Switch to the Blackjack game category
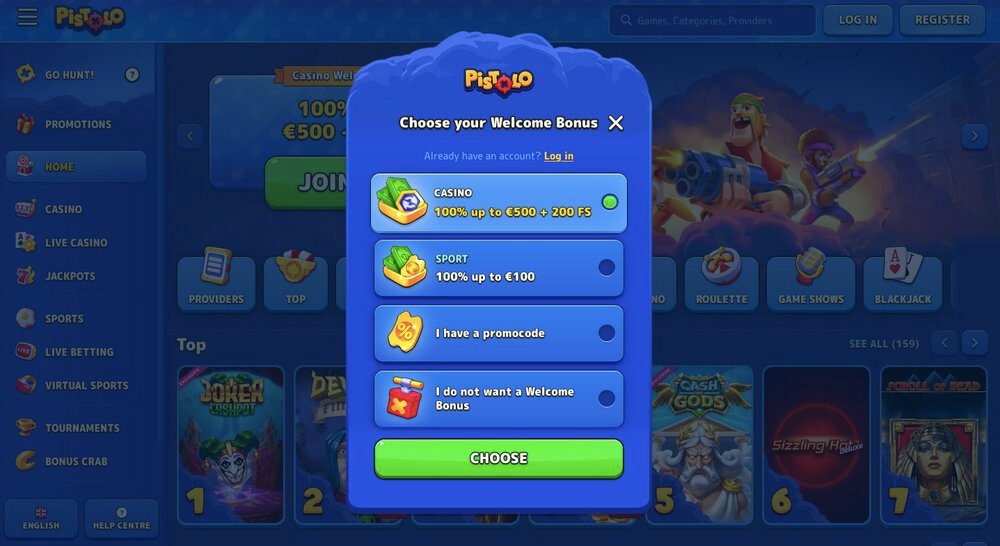The image size is (1000, 546). [902, 283]
